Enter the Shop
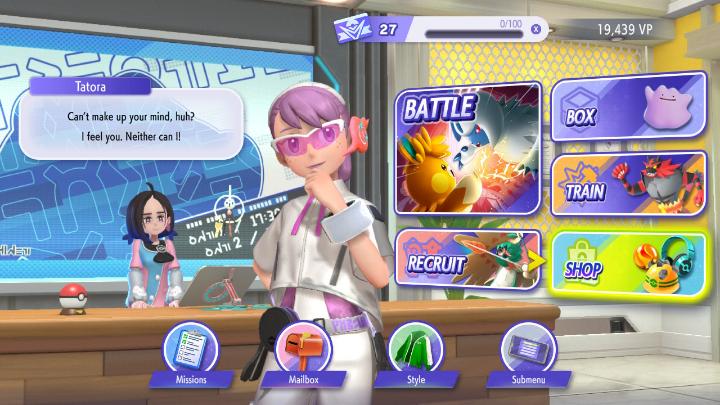The width and height of the screenshot is (720, 405). coord(628,262)
